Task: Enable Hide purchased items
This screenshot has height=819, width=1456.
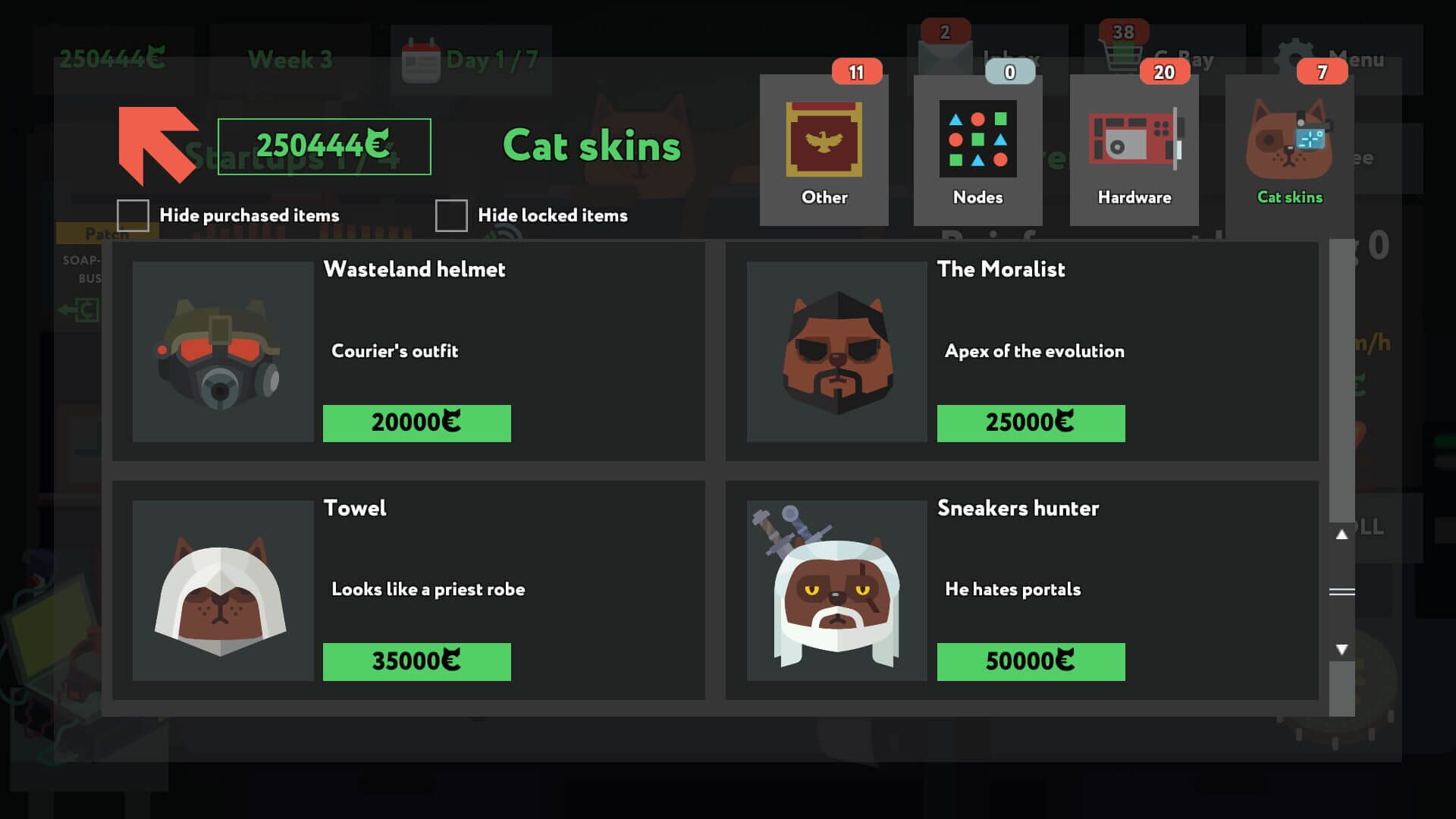Action: pos(133,215)
